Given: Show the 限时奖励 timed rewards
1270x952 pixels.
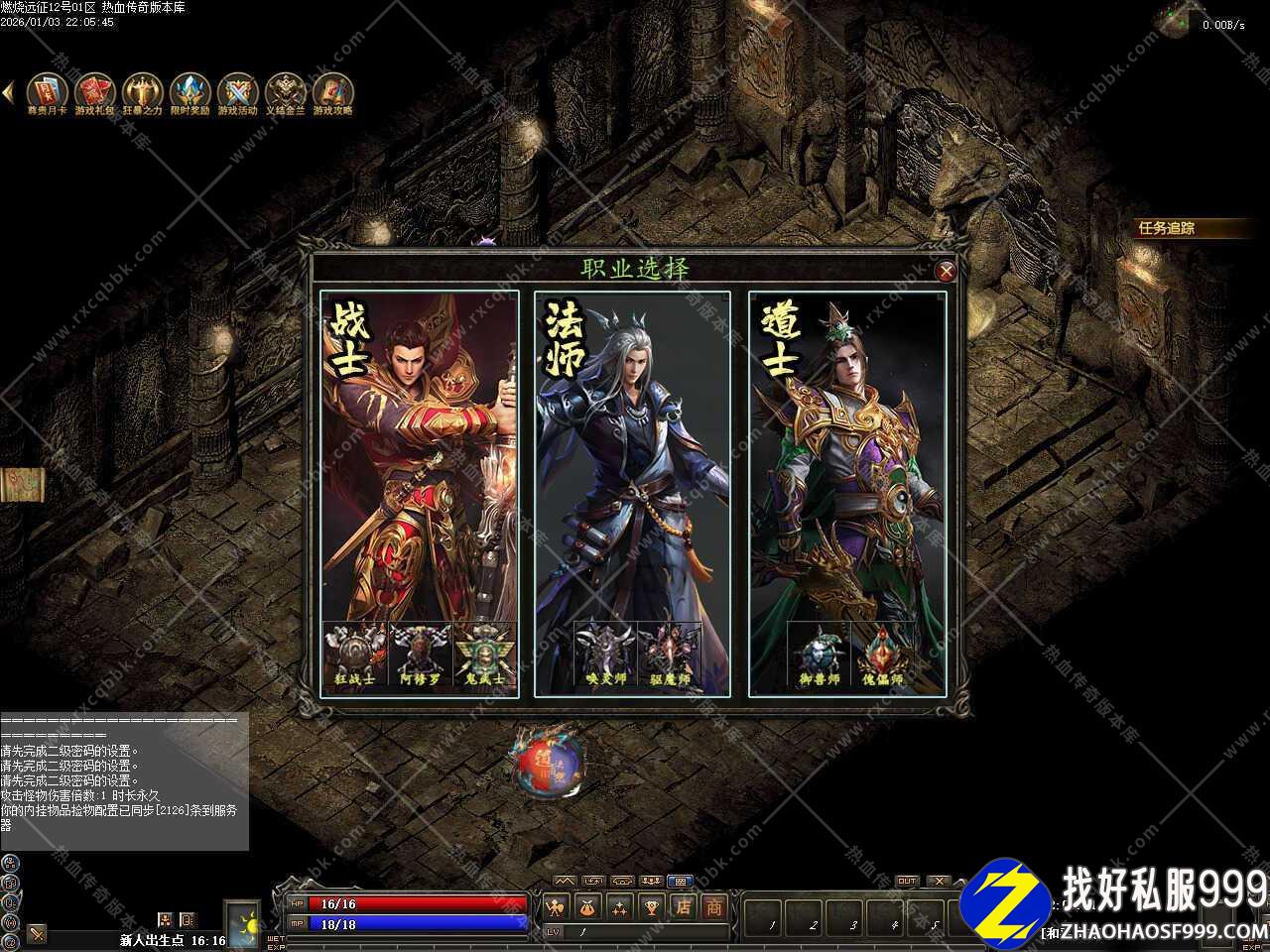Looking at the screenshot, I should (x=190, y=92).
